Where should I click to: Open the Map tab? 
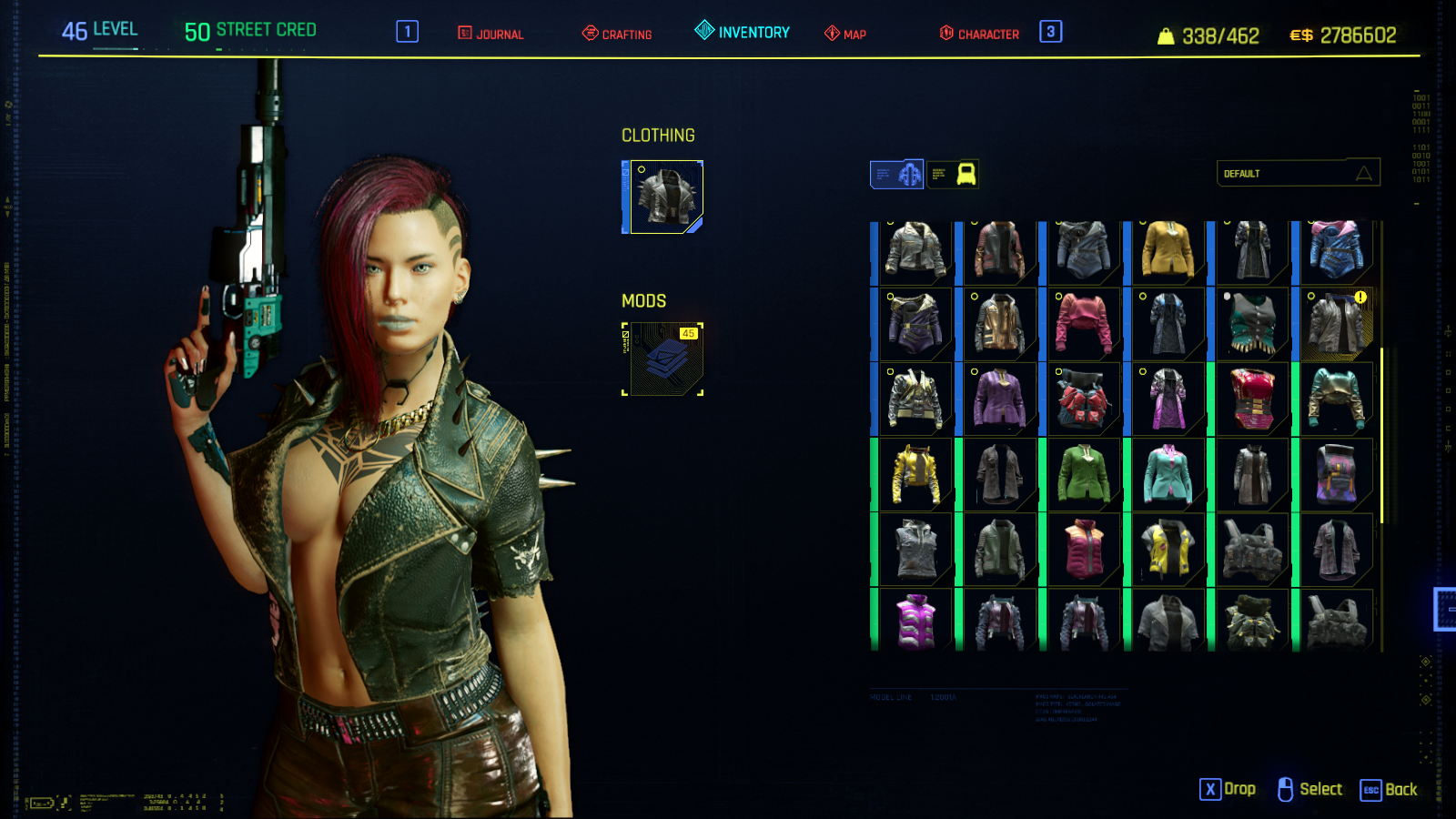(x=845, y=34)
